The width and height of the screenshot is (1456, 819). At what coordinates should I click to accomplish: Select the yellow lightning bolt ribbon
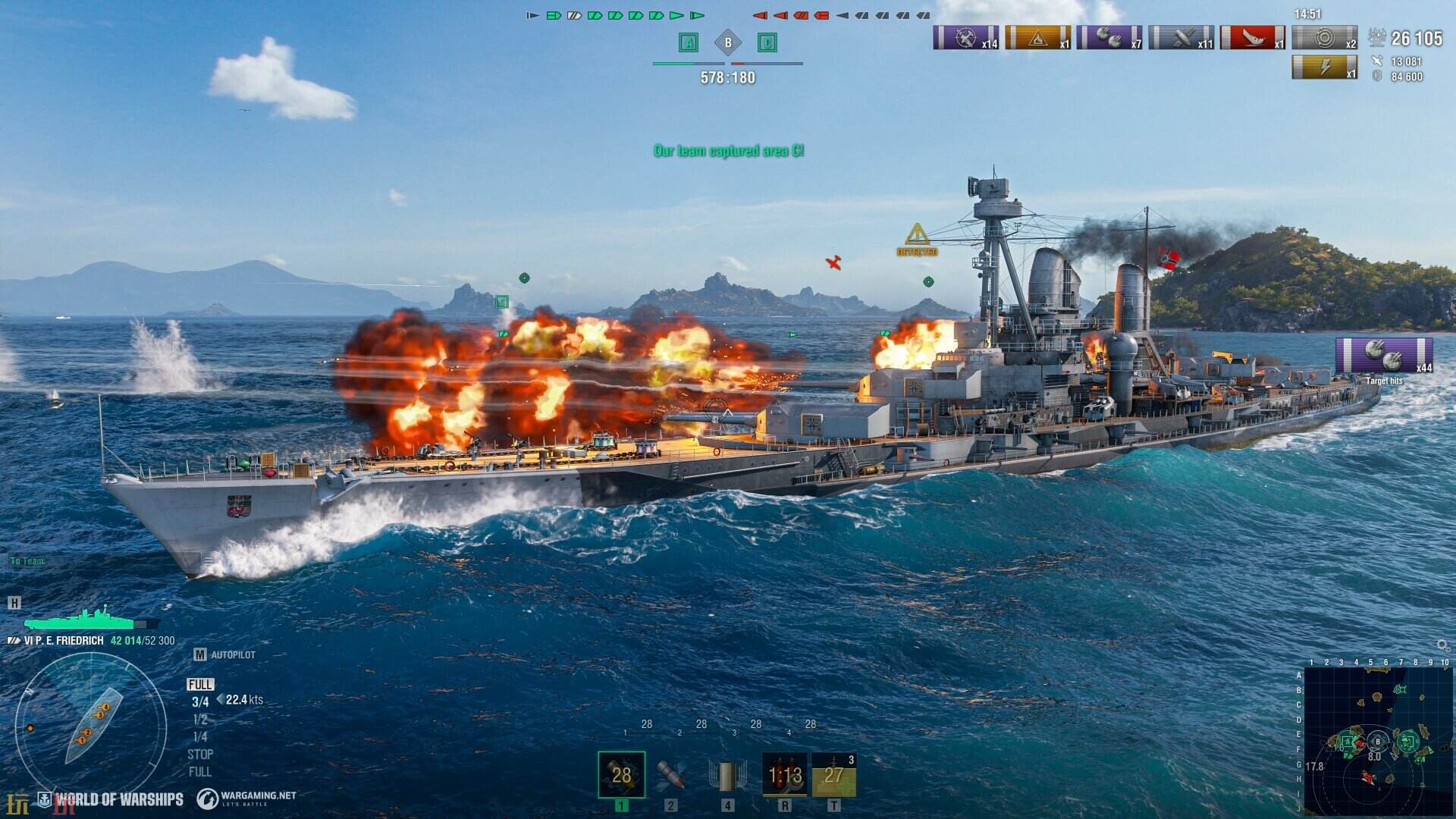(x=1324, y=67)
